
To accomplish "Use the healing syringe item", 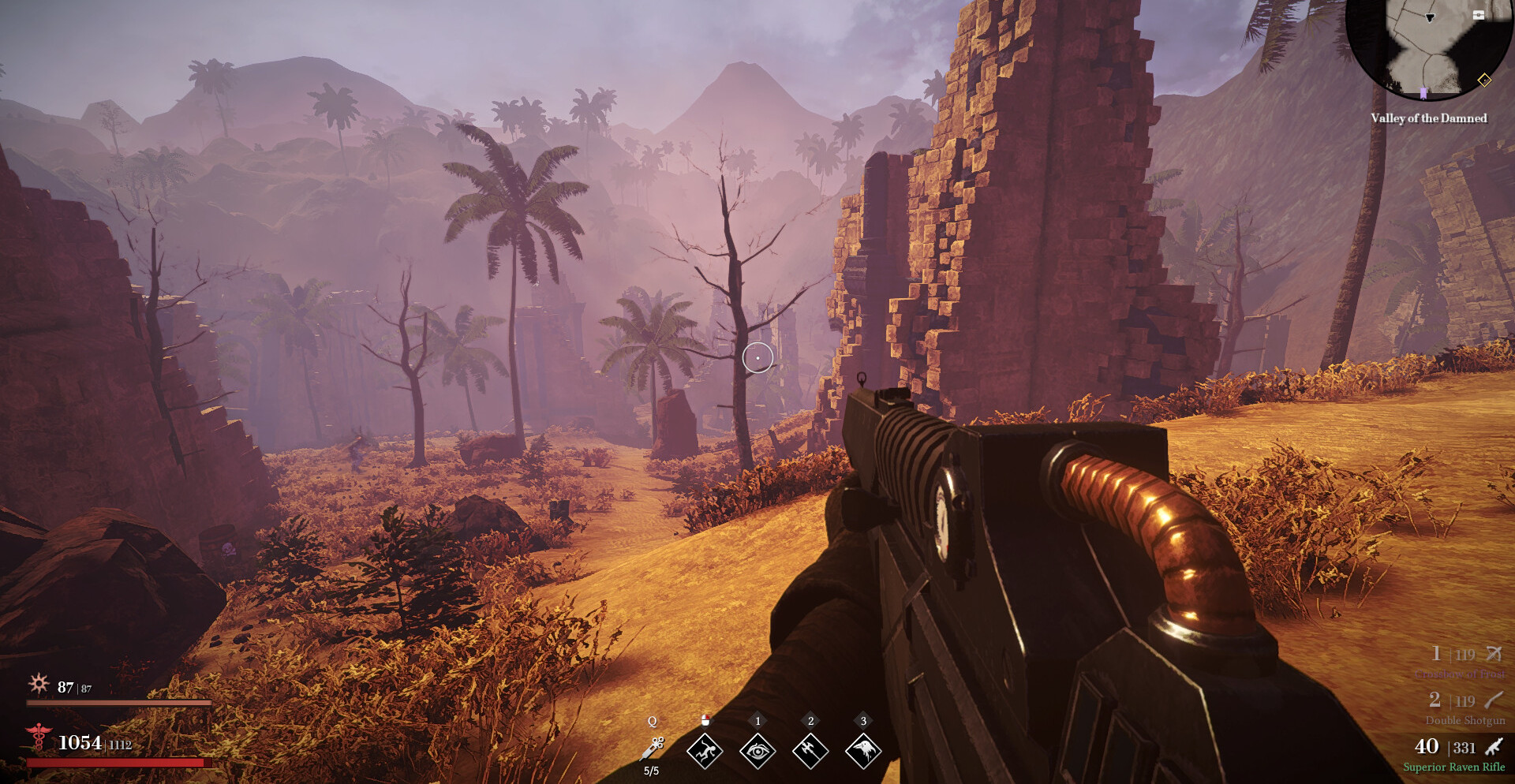I will pyautogui.click(x=654, y=748).
